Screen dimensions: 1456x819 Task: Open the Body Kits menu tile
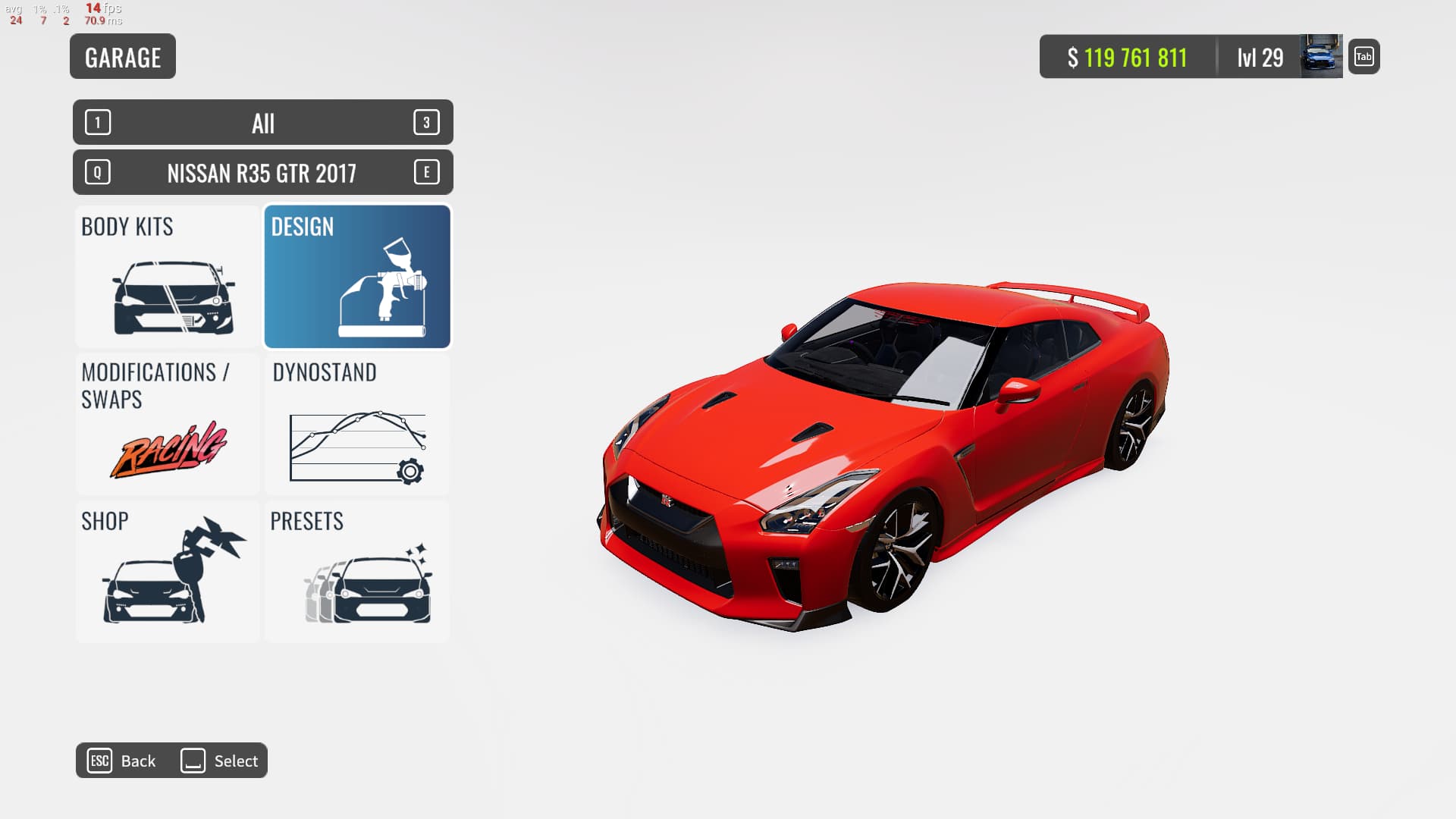[x=168, y=276]
